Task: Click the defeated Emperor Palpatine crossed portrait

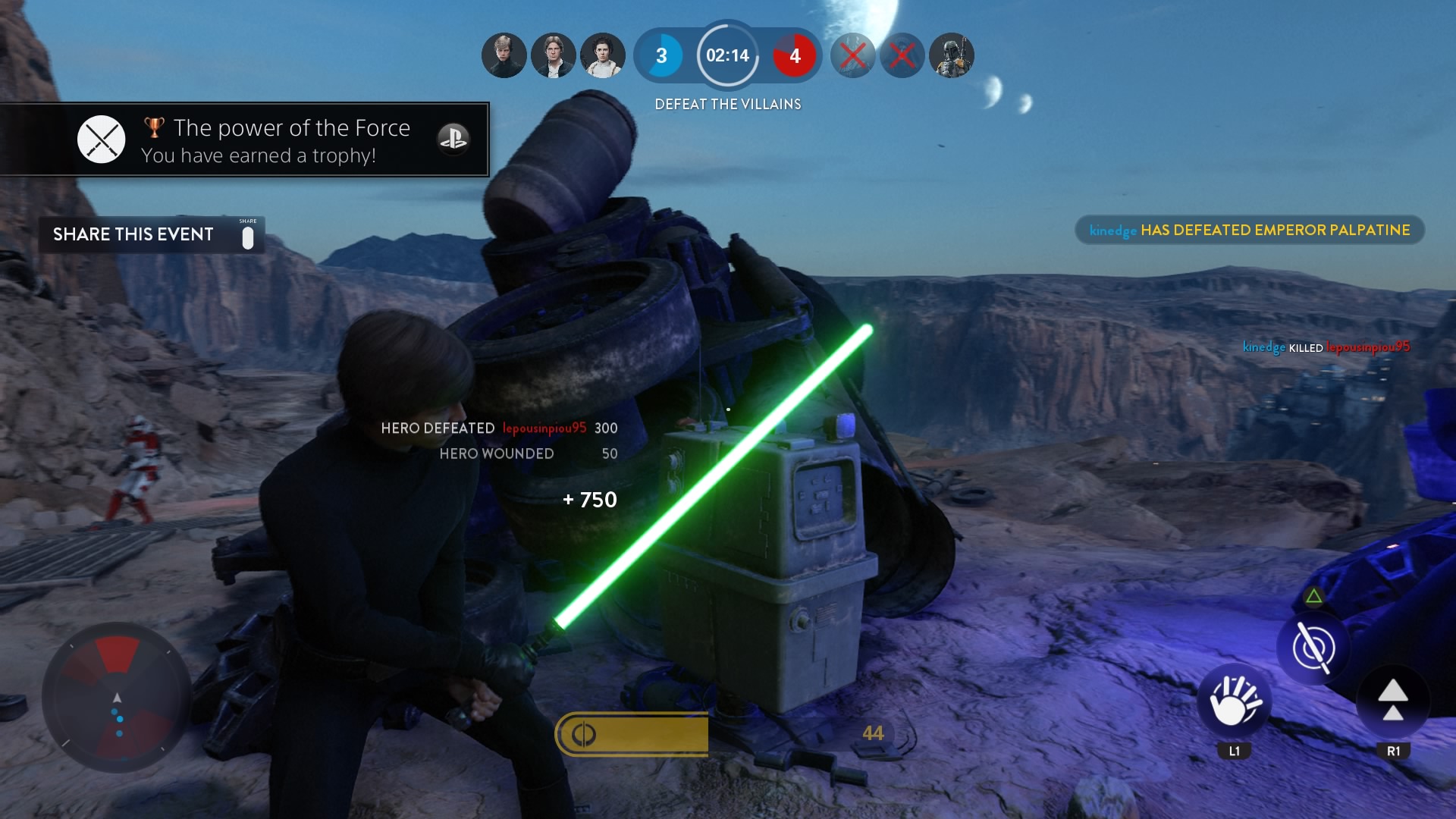Action: 854,55
